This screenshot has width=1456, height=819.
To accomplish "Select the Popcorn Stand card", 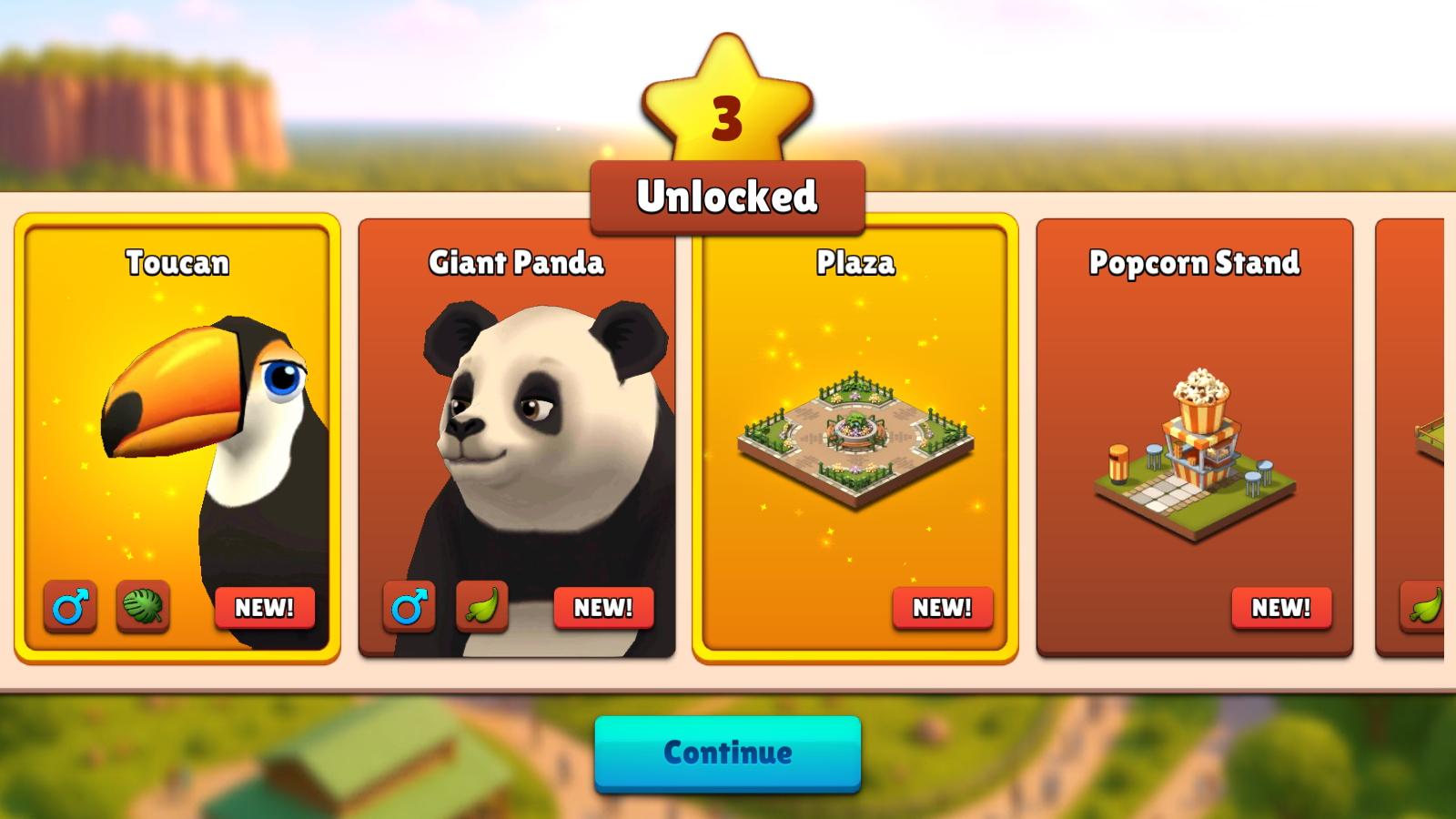I will coord(1194,437).
